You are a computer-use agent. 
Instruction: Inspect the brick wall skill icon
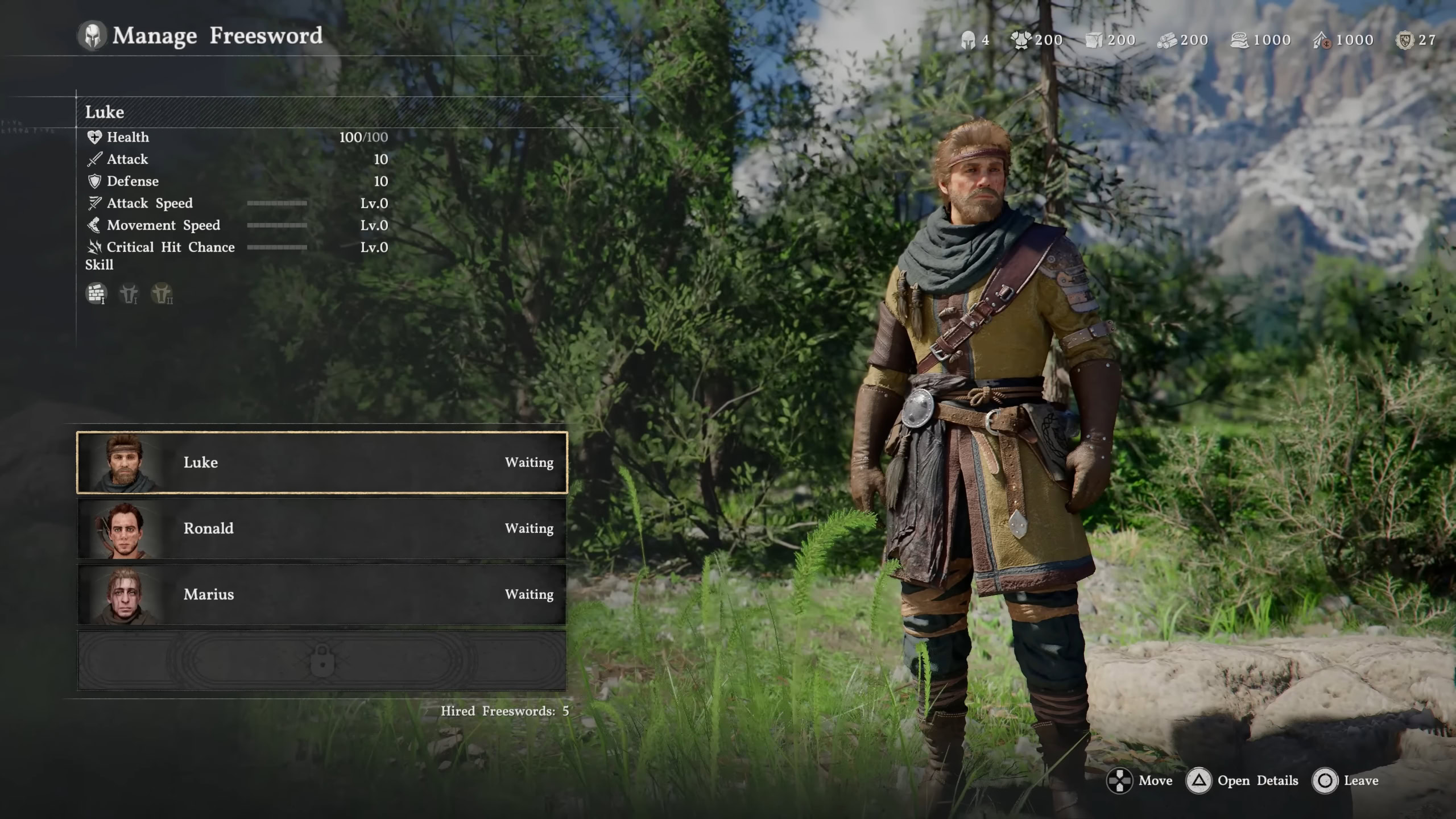click(96, 293)
